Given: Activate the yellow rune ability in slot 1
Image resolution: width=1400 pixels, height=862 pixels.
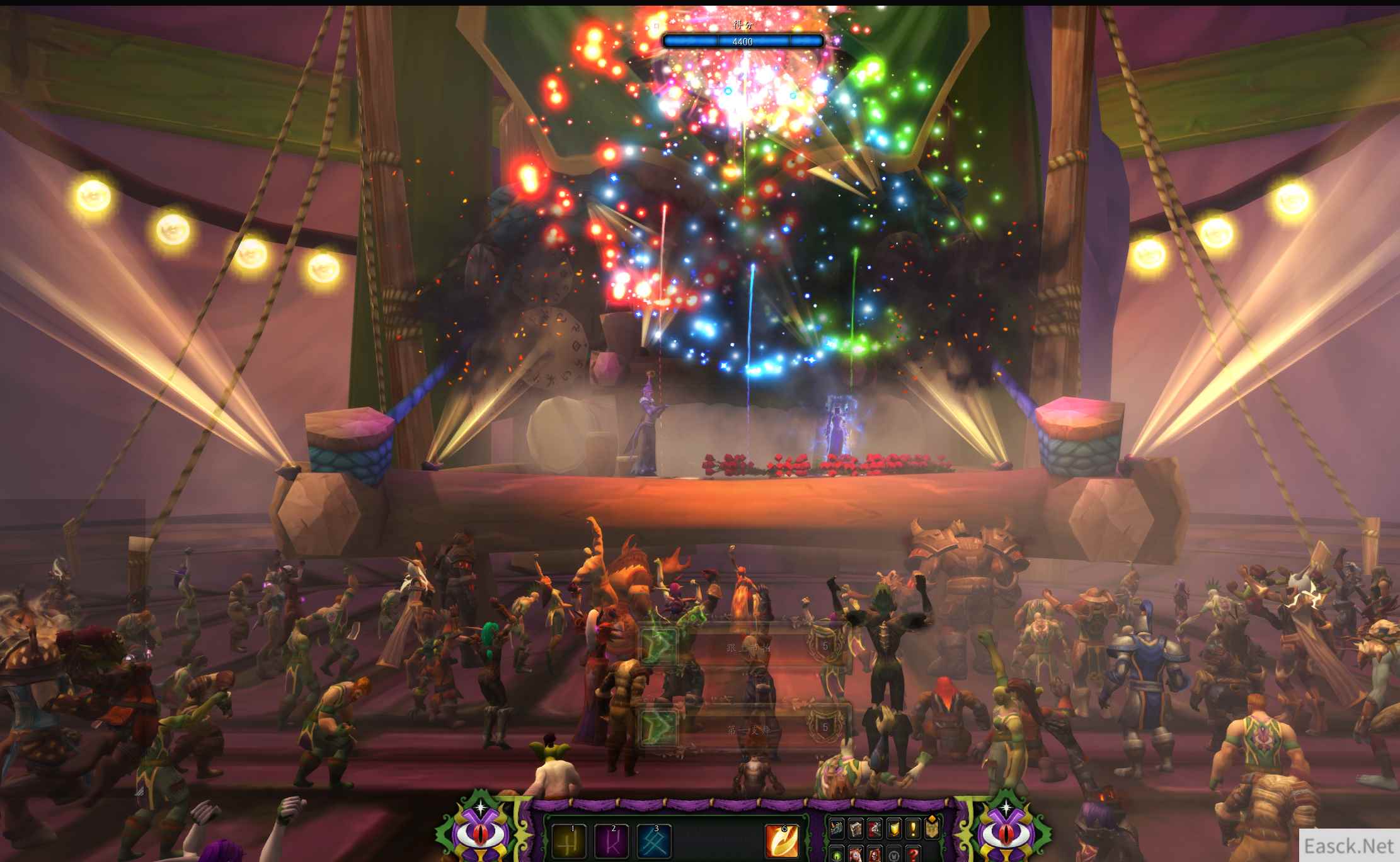Looking at the screenshot, I should point(568,841).
